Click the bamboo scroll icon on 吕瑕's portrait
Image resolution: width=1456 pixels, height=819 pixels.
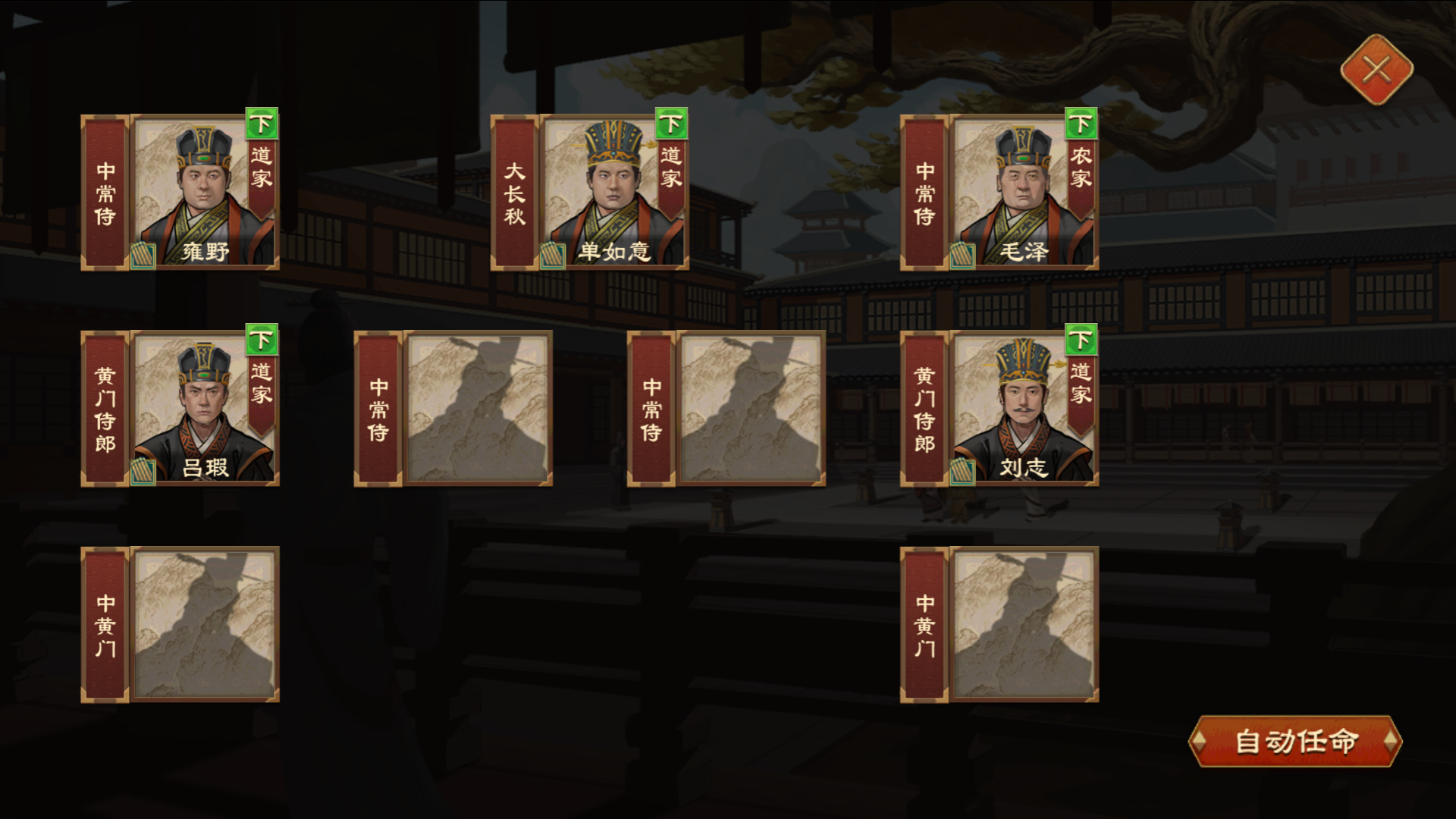pos(144,474)
